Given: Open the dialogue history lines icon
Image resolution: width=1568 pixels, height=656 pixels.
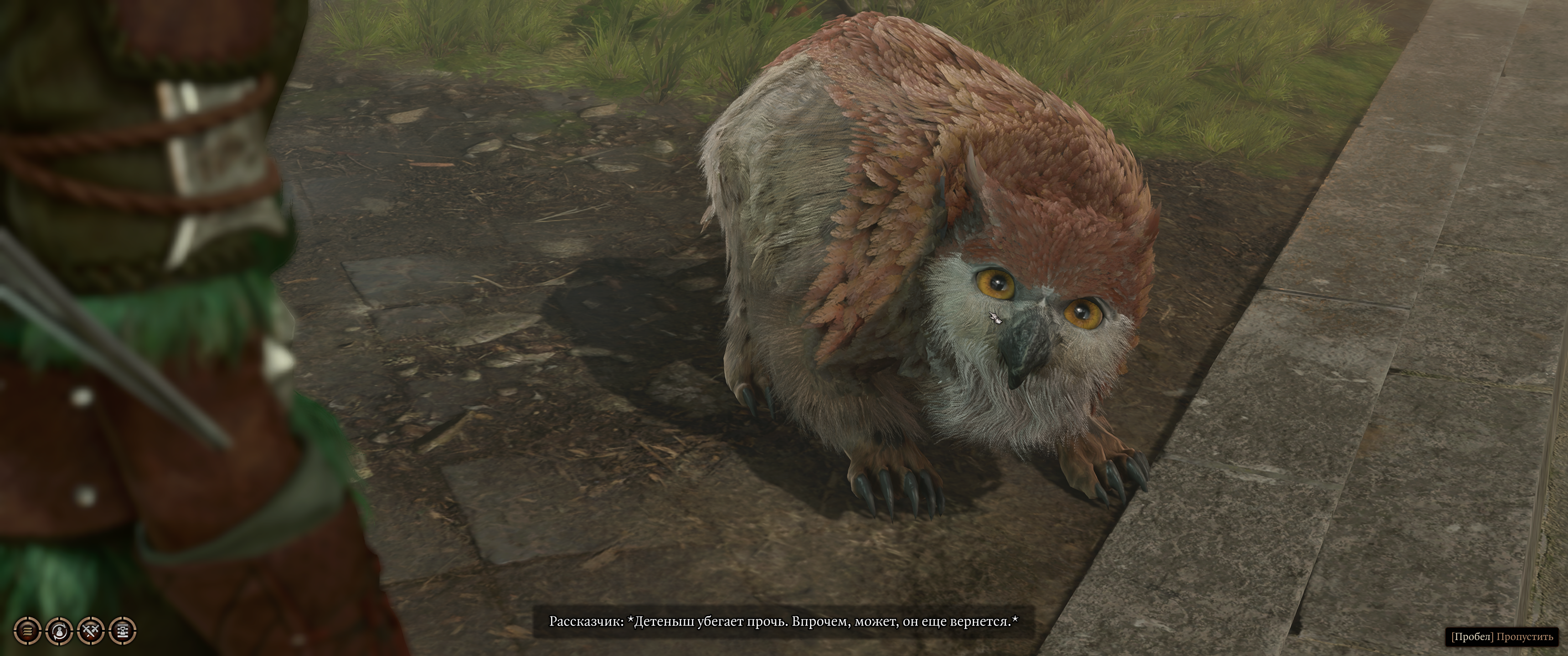Looking at the screenshot, I should [x=27, y=630].
